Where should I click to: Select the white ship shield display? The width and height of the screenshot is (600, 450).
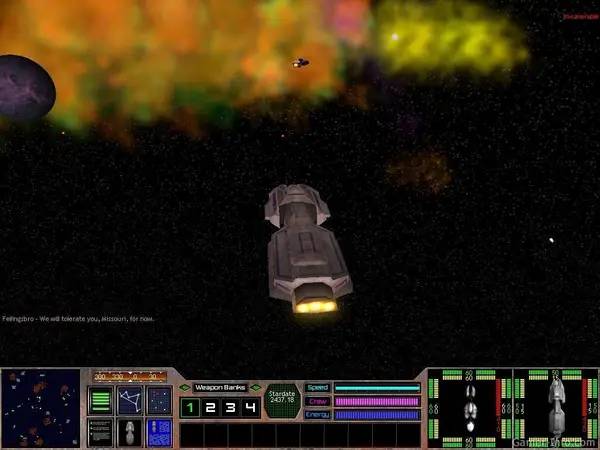(x=469, y=408)
